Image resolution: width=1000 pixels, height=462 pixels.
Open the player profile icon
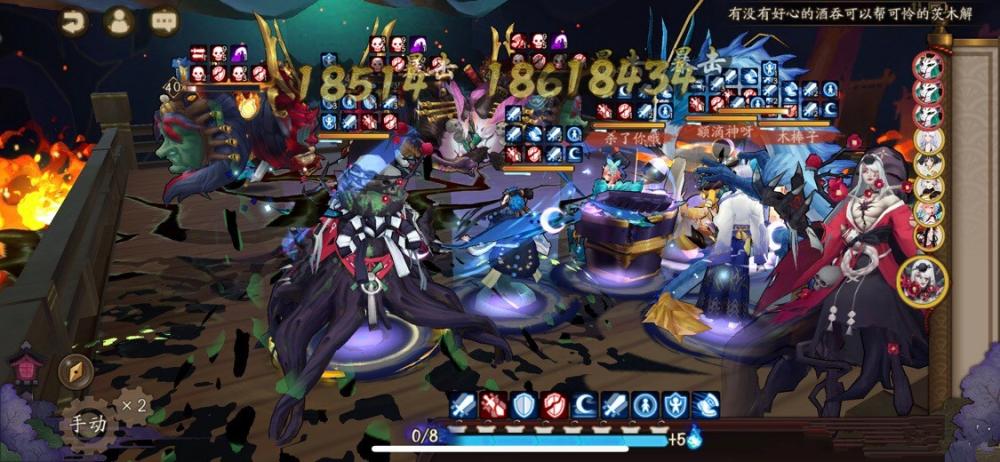click(x=120, y=21)
